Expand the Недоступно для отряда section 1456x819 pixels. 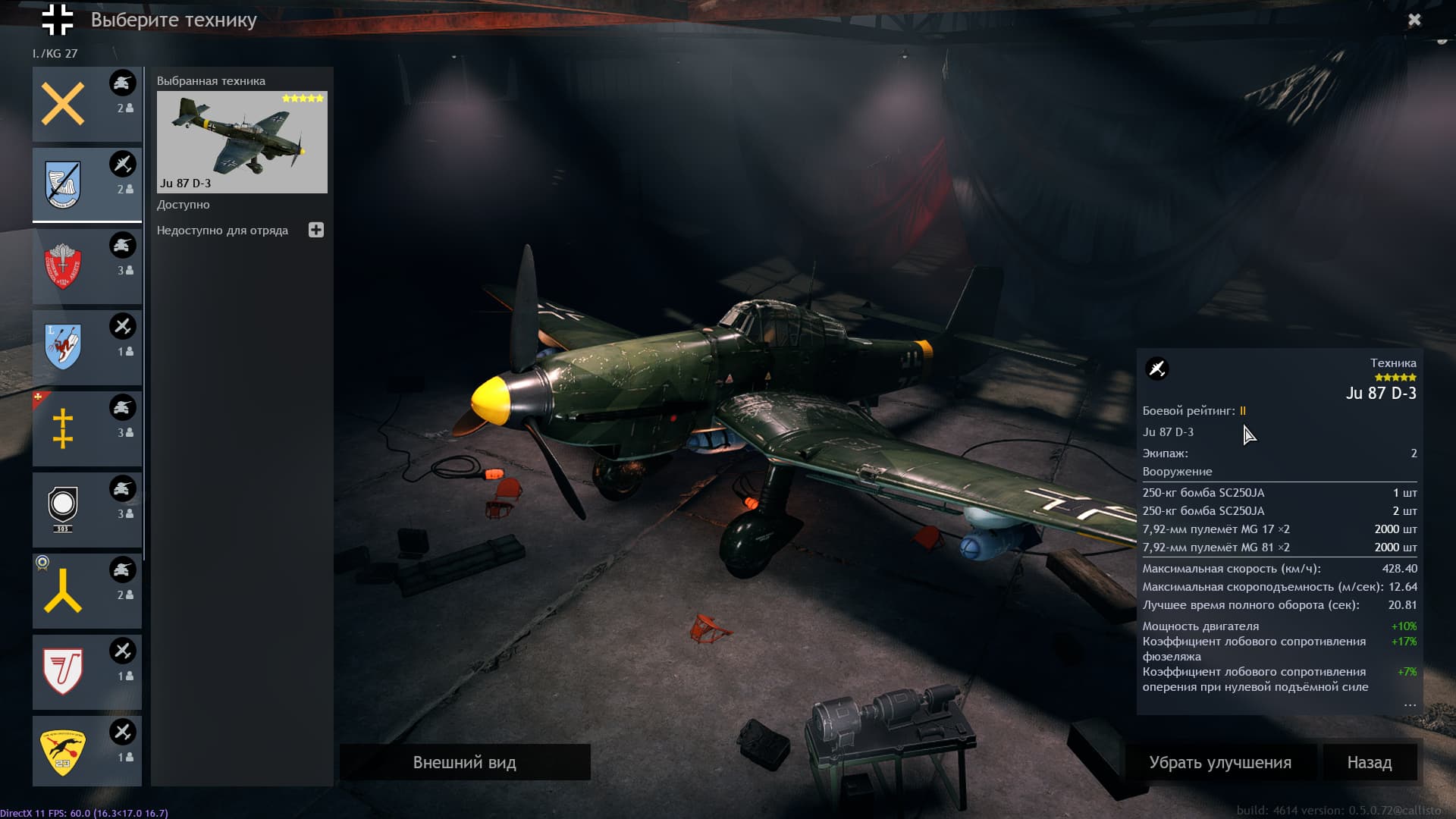pyautogui.click(x=316, y=230)
